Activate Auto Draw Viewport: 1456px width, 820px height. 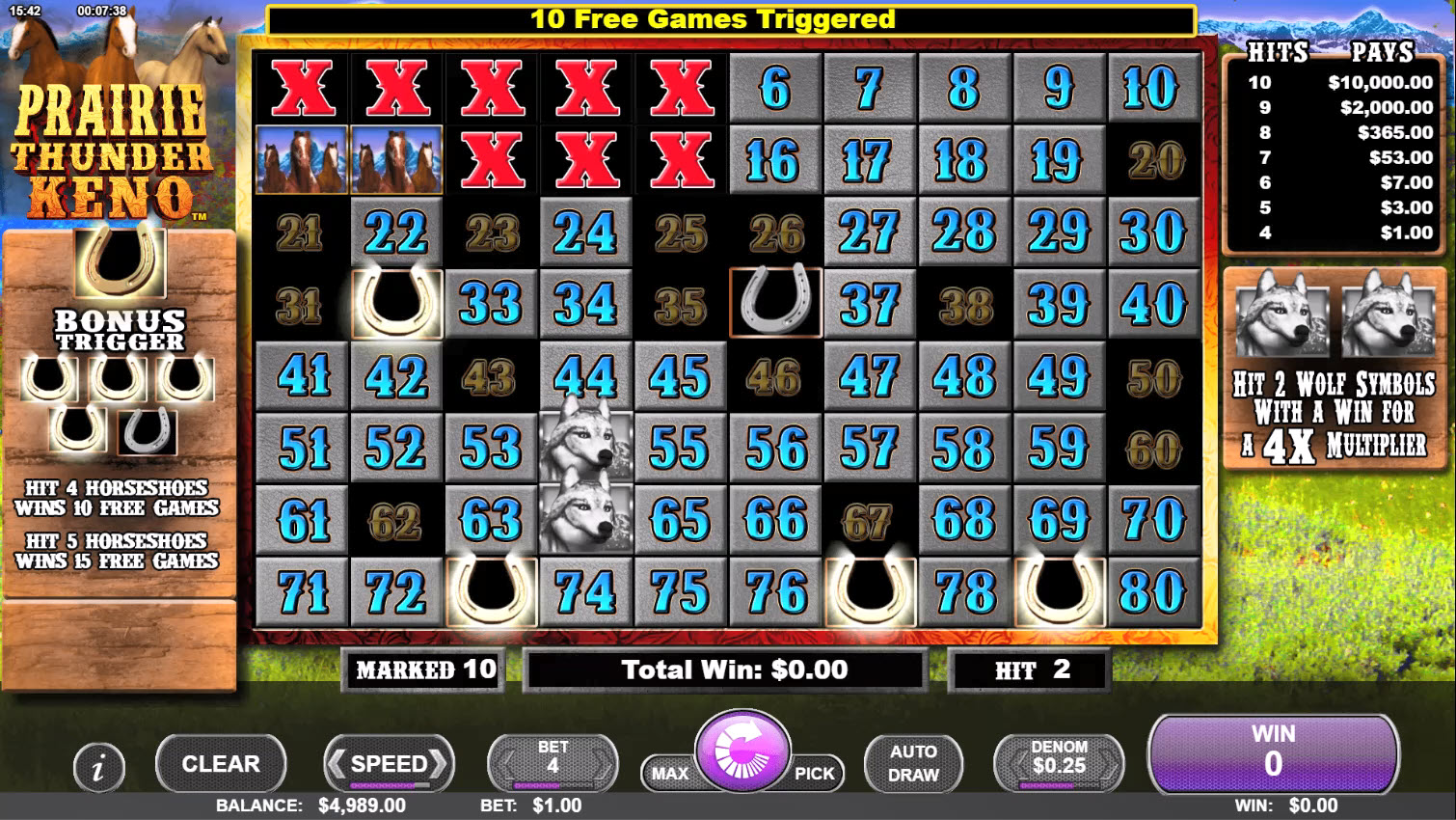[x=913, y=764]
